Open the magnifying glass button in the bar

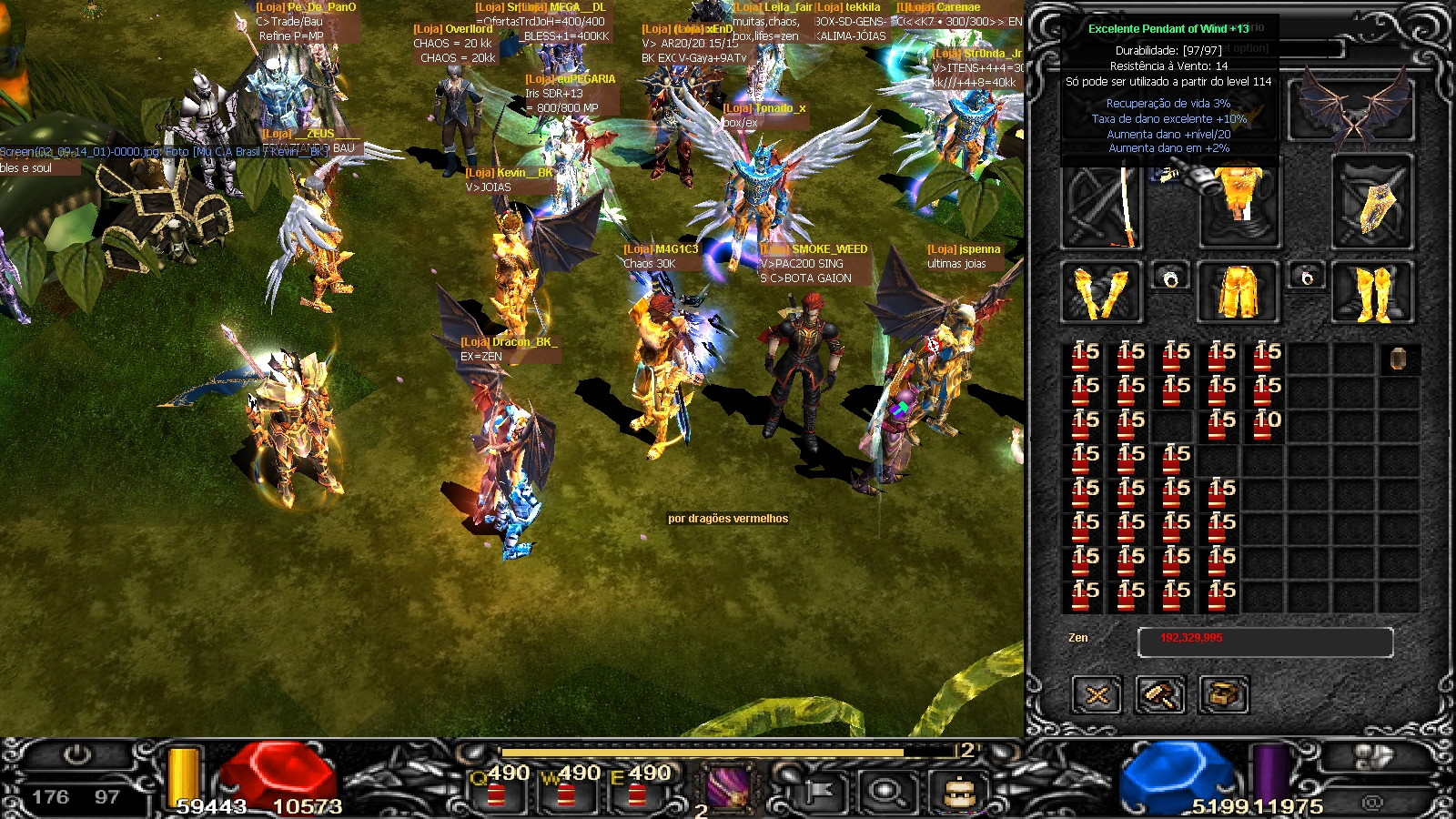coord(885,790)
